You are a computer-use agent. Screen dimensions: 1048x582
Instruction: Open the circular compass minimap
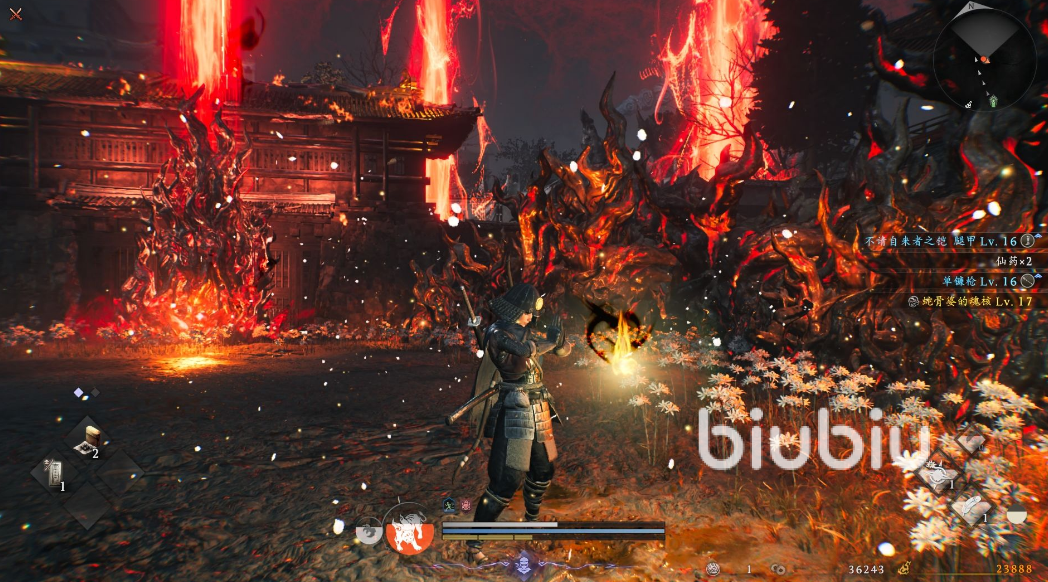984,59
